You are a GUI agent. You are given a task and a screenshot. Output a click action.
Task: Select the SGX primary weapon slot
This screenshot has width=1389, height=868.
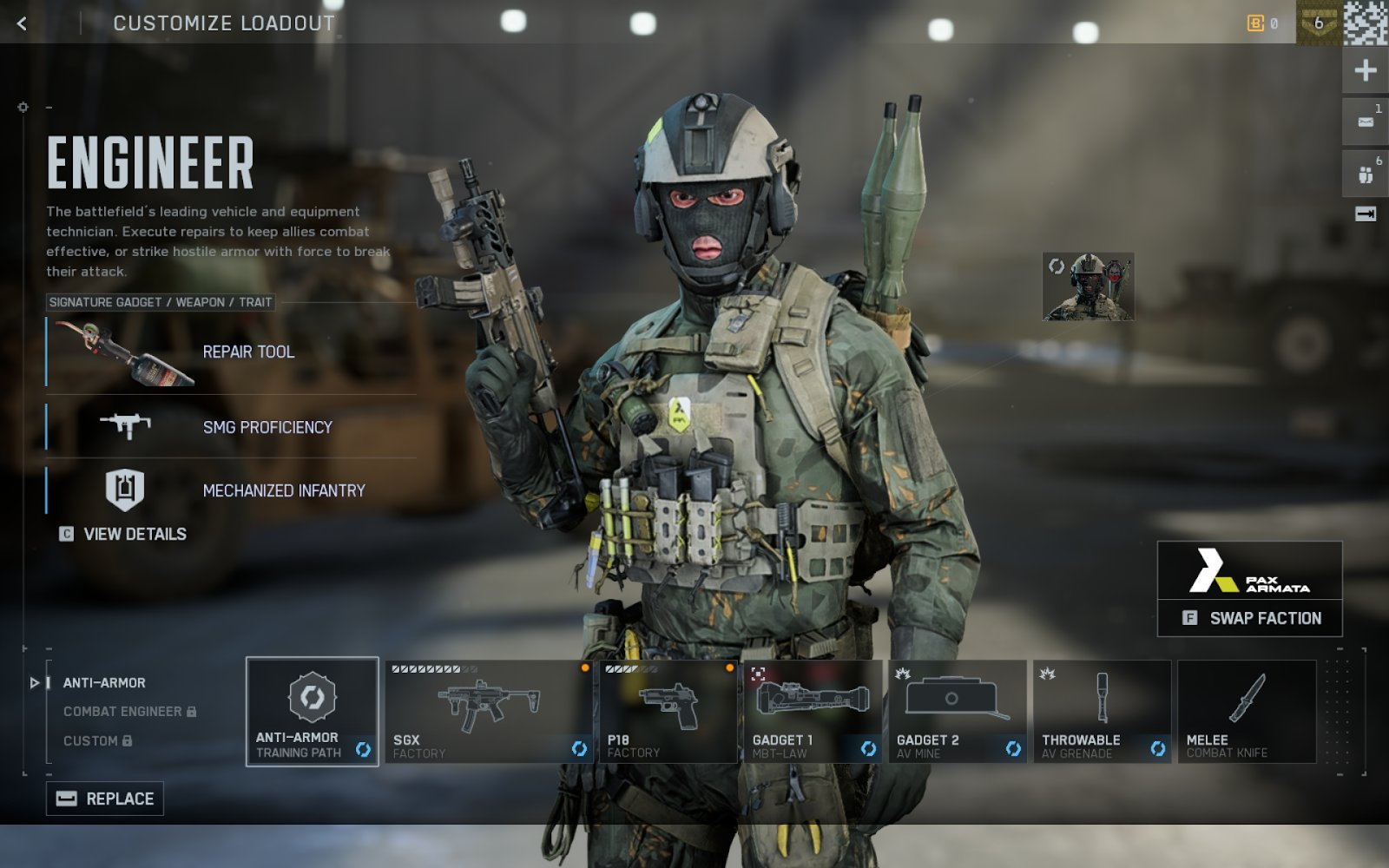[489, 712]
